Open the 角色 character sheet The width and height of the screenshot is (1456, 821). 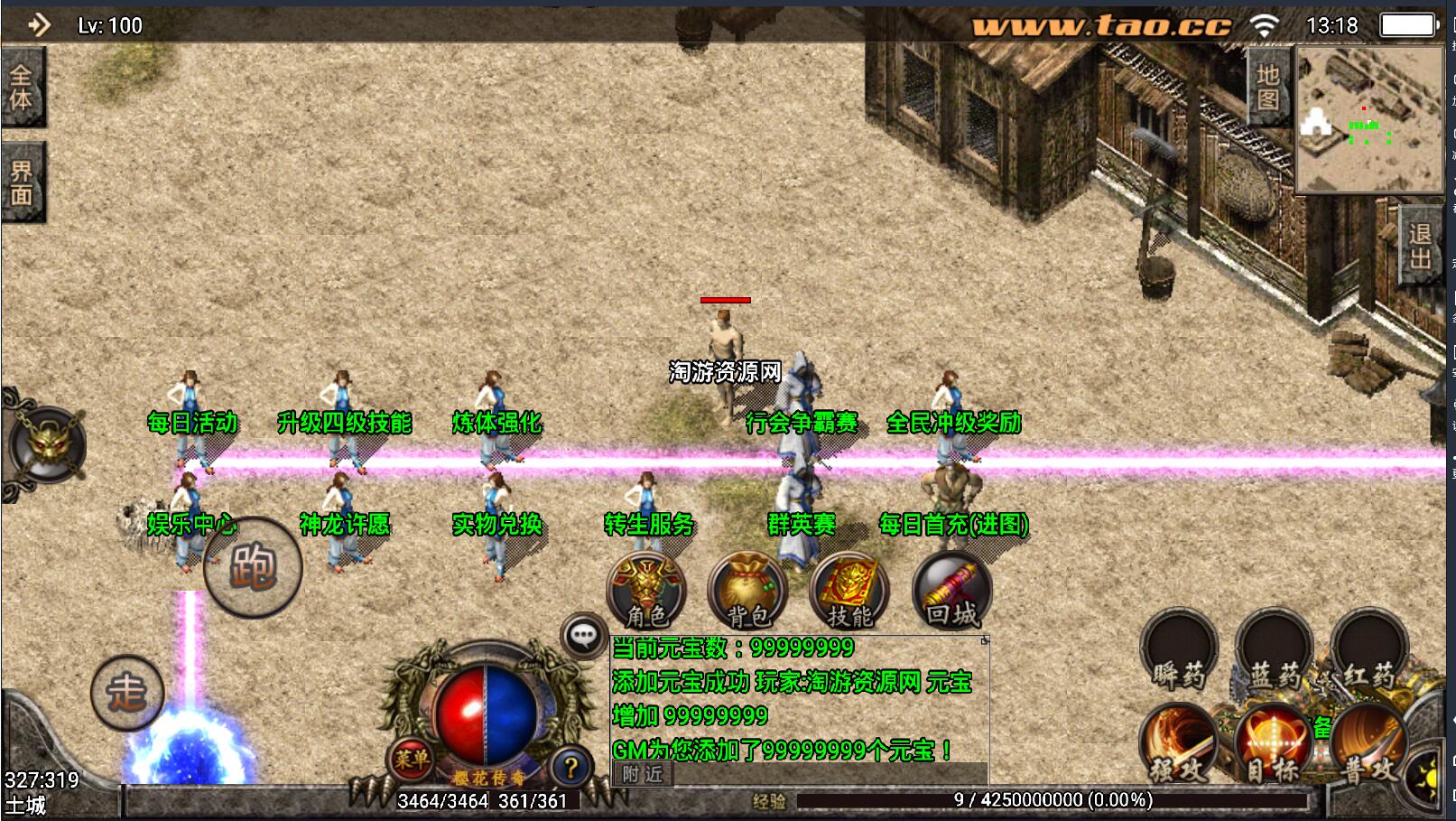pyautogui.click(x=646, y=592)
